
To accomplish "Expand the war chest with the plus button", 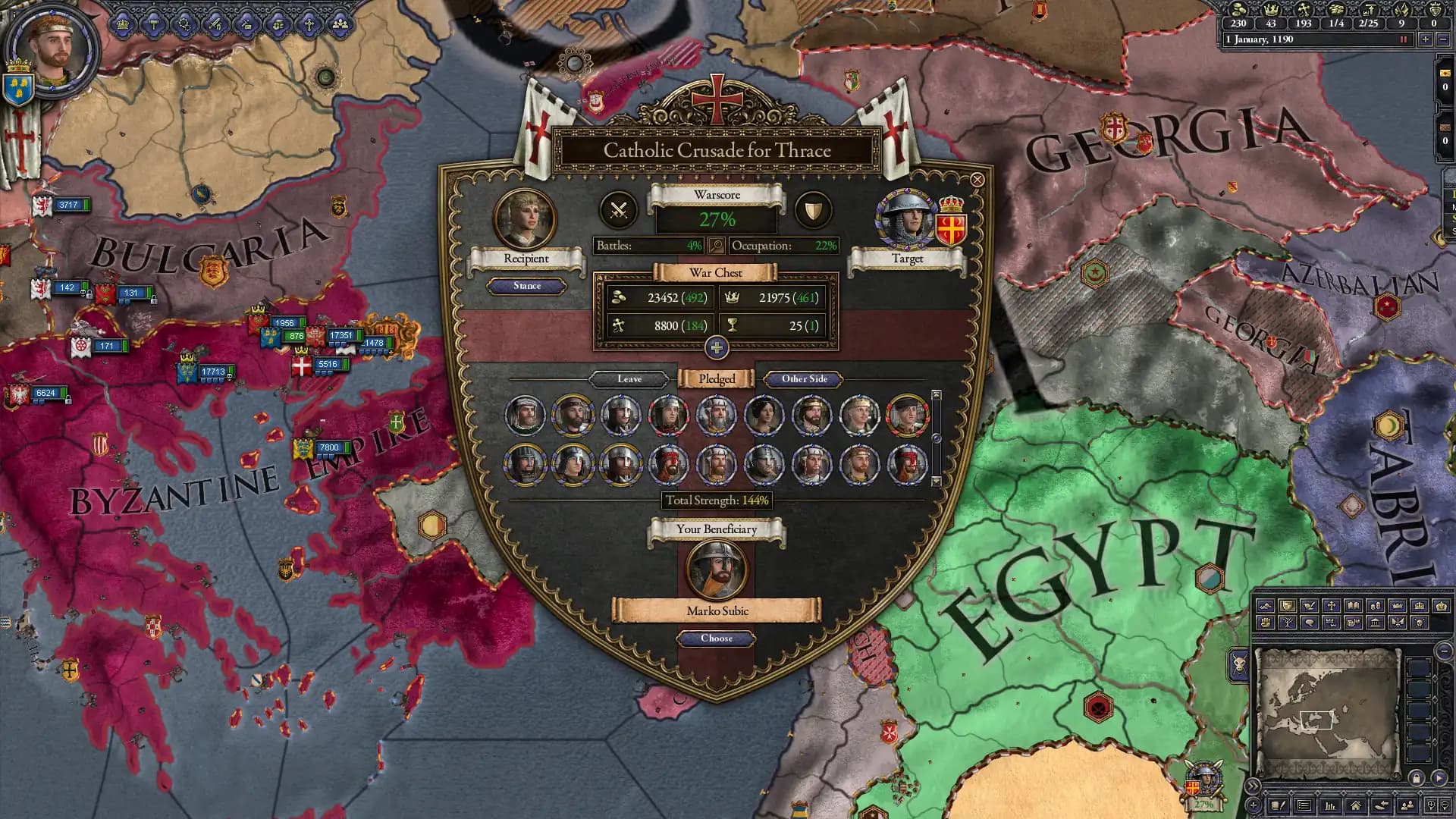I will pos(717,349).
